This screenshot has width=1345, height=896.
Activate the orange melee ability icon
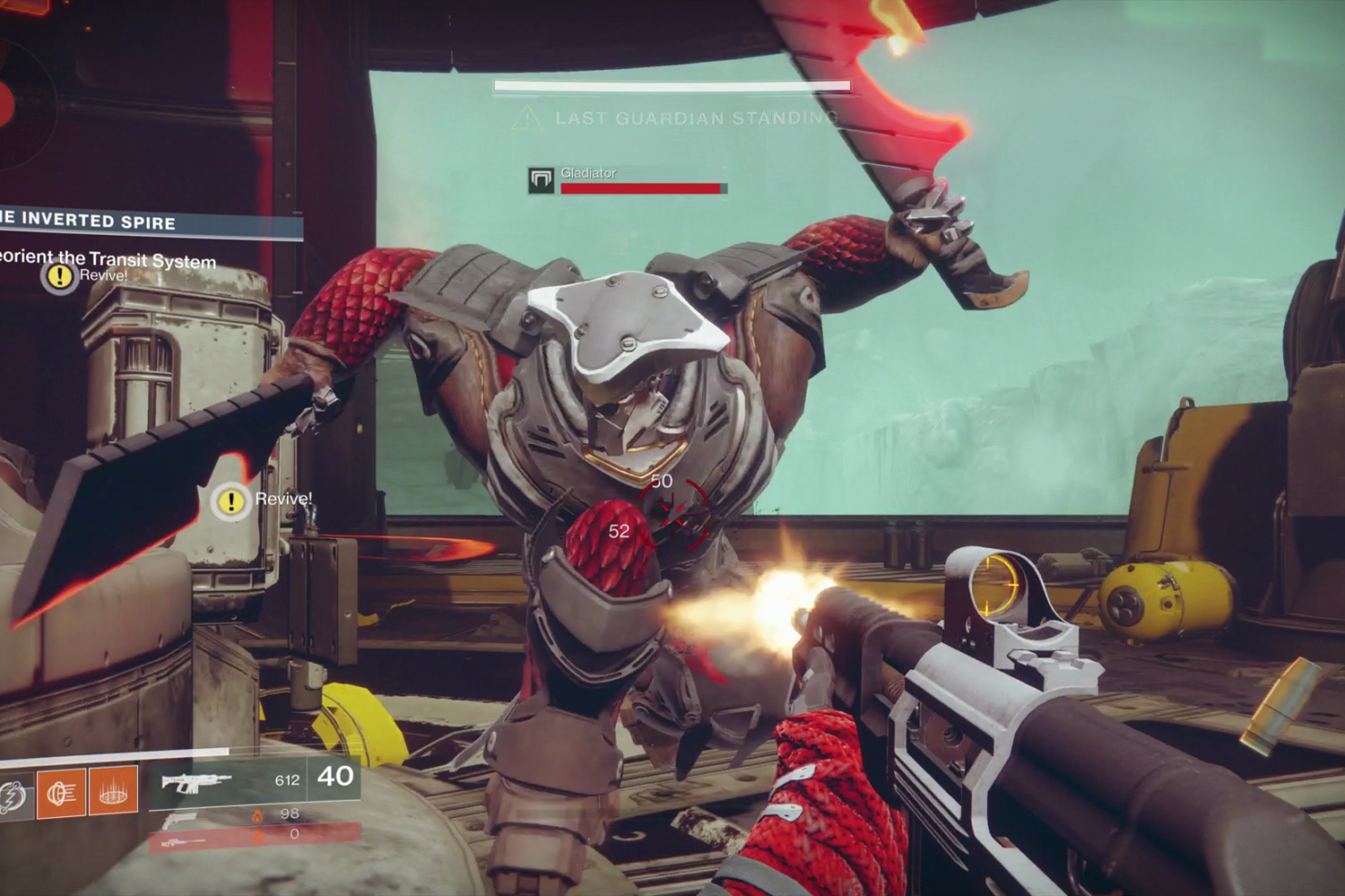click(x=61, y=793)
